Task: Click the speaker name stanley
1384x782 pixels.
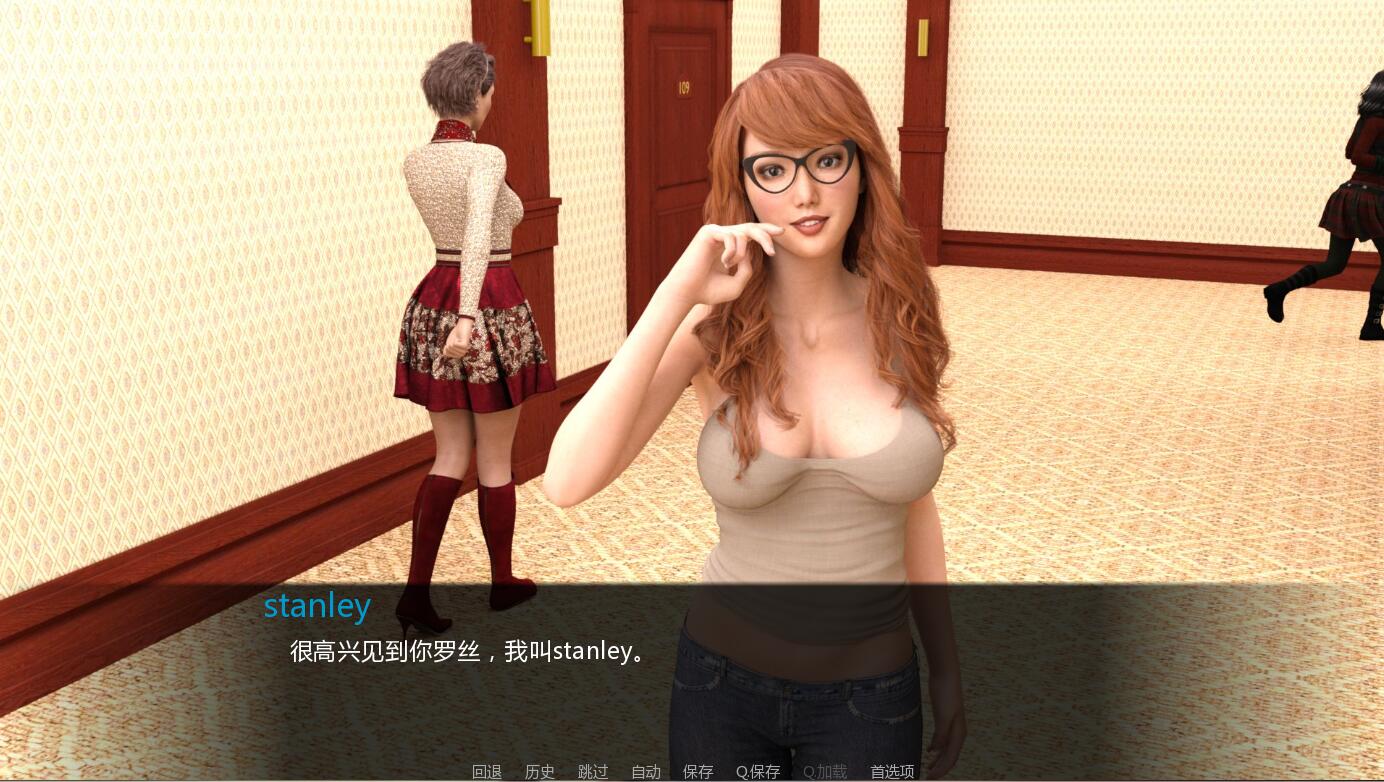Action: tap(317, 605)
